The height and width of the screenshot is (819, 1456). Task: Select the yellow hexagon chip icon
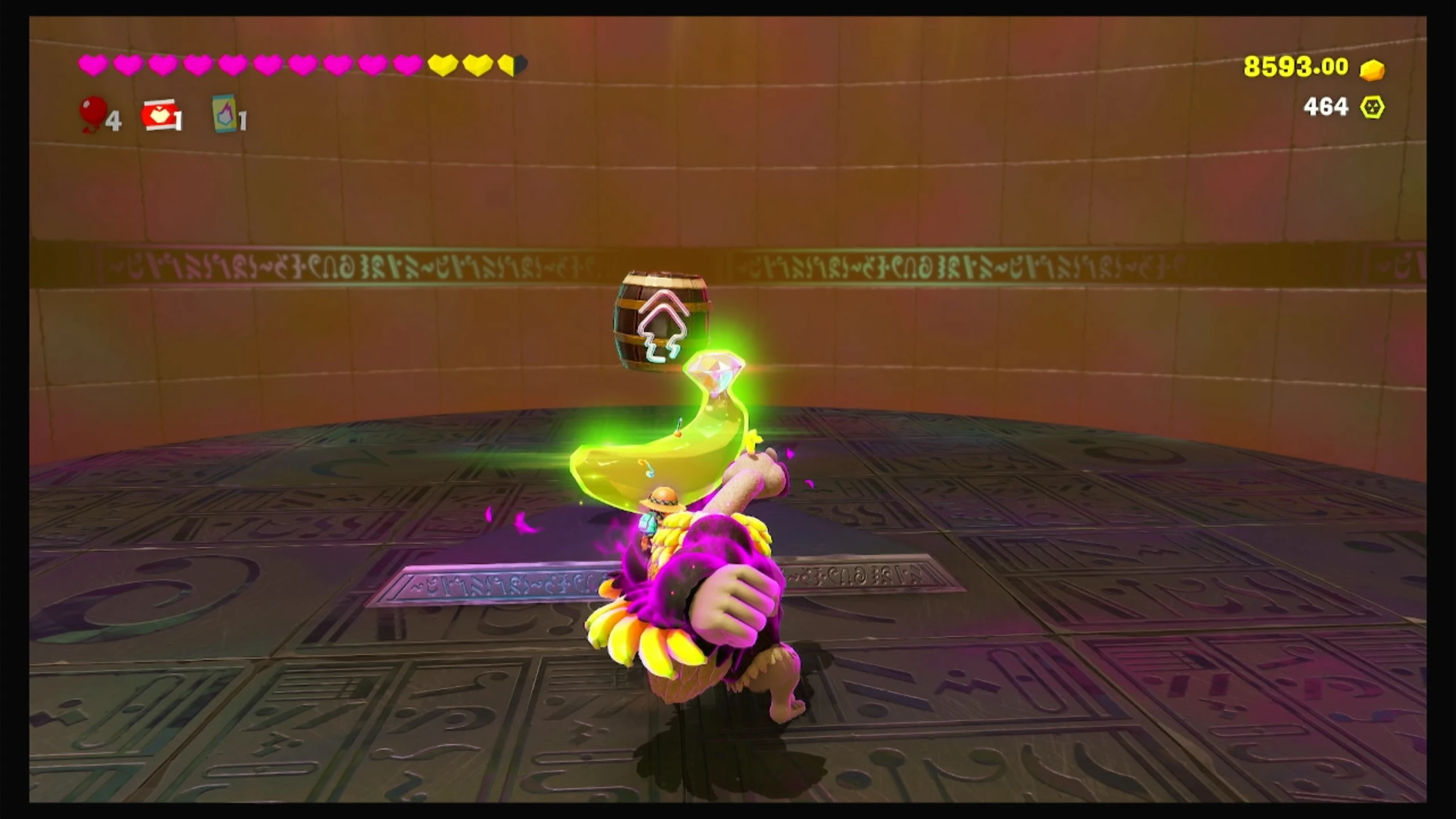click(x=1372, y=107)
